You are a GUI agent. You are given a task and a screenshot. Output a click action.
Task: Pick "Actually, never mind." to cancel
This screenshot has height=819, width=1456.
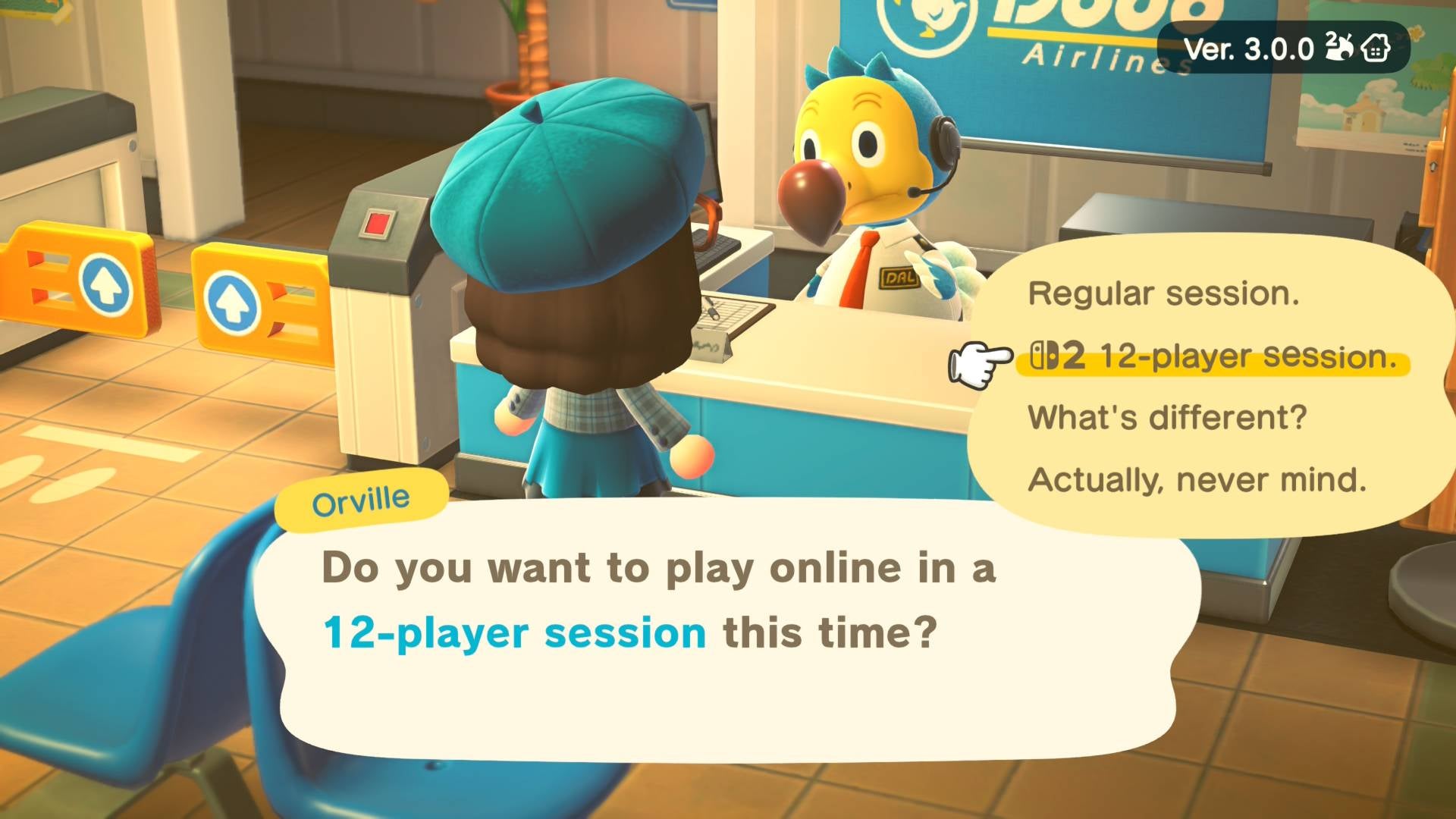(x=1197, y=480)
